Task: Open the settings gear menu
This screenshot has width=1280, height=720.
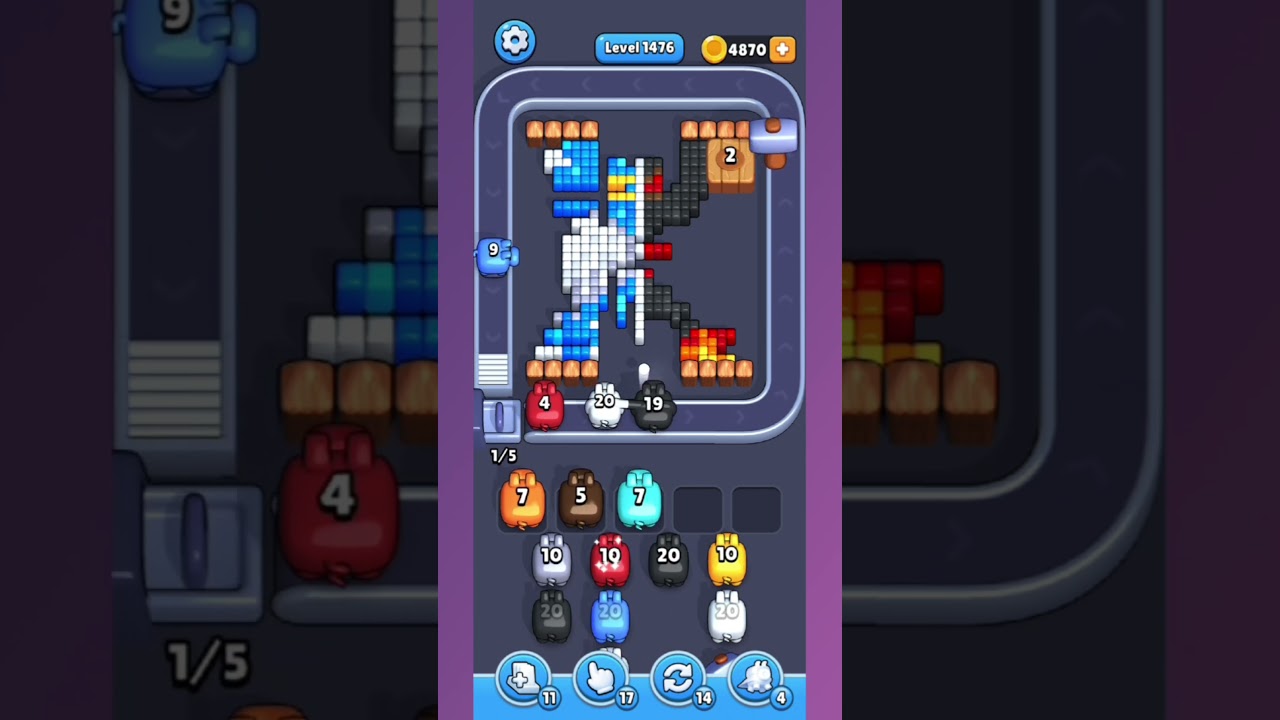Action: tap(516, 41)
